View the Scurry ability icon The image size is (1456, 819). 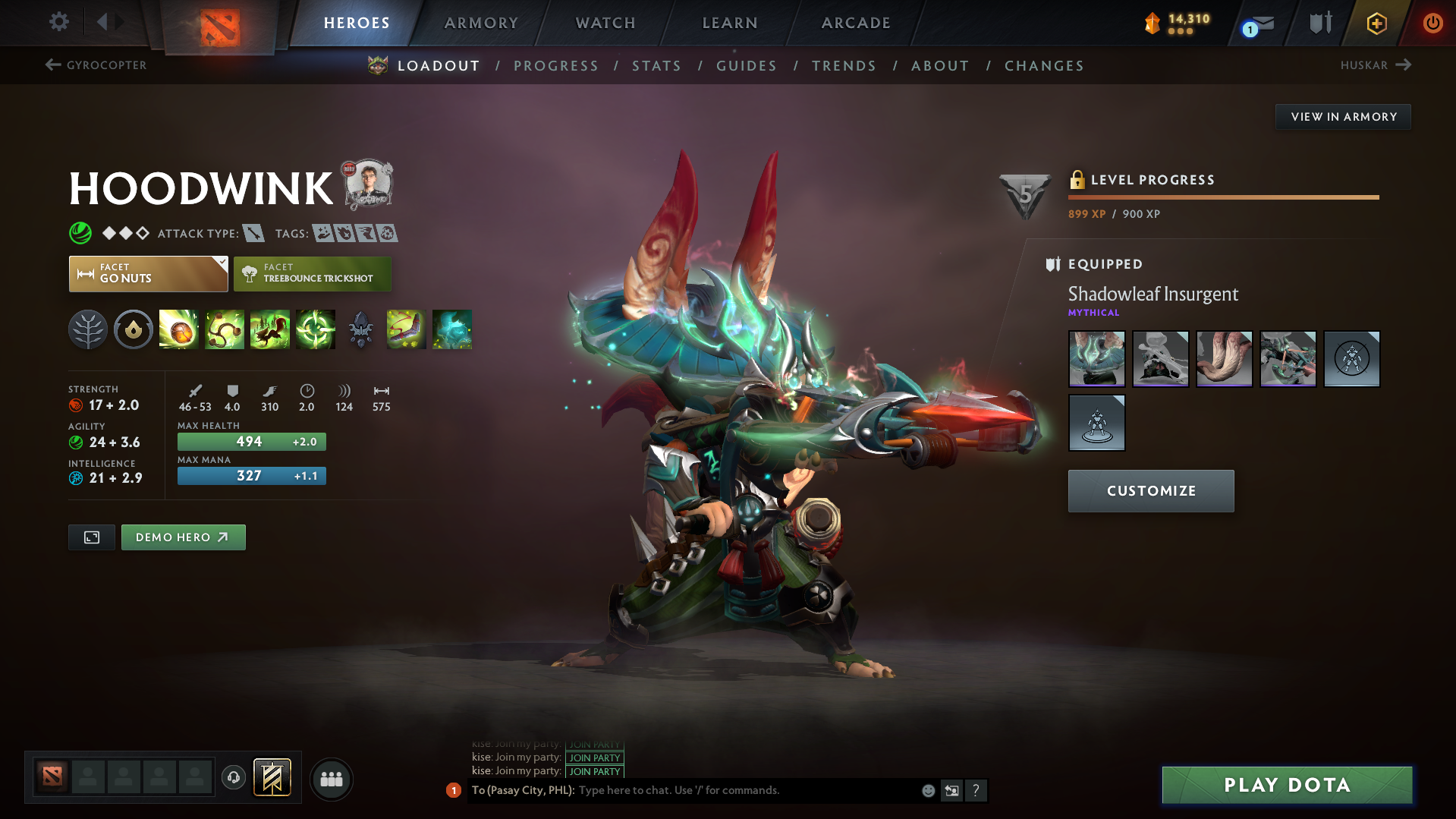[270, 329]
